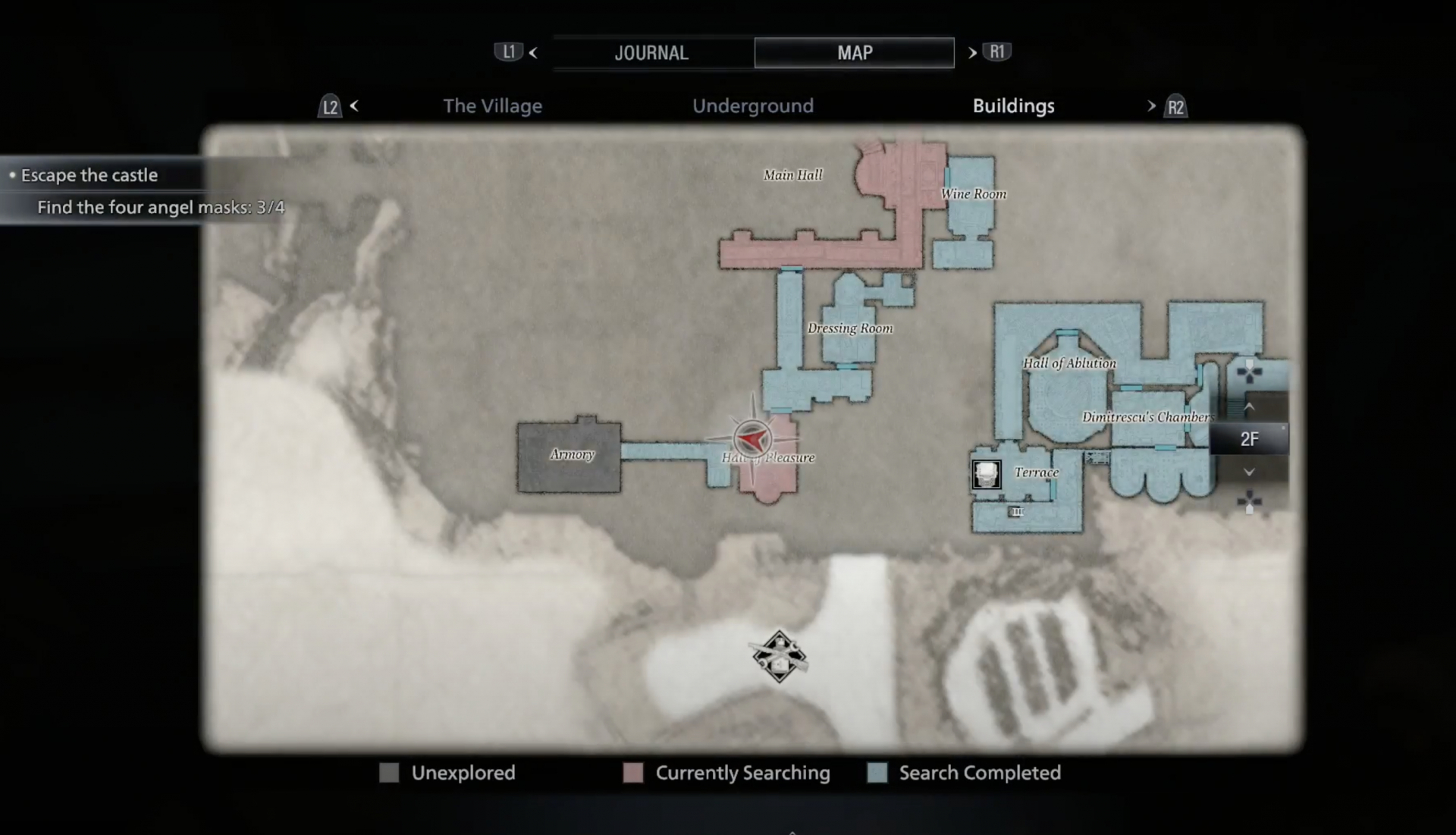This screenshot has width=1456, height=835.
Task: Click the down chevron below the 2F indicator
Action: click(x=1250, y=471)
